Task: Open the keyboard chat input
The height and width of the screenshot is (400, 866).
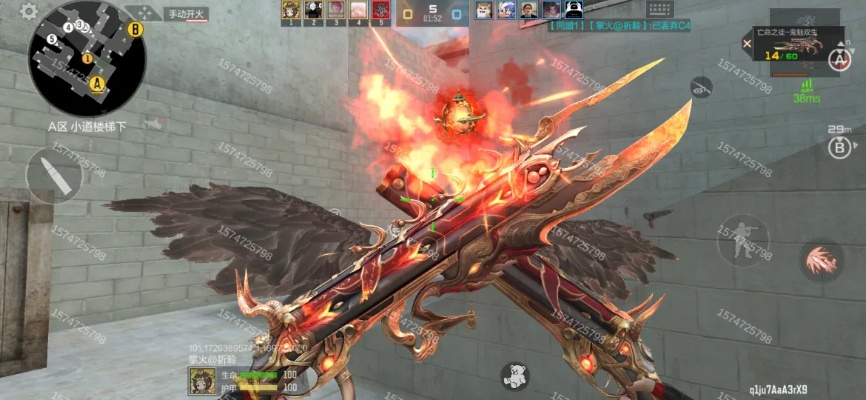Action: [660, 9]
